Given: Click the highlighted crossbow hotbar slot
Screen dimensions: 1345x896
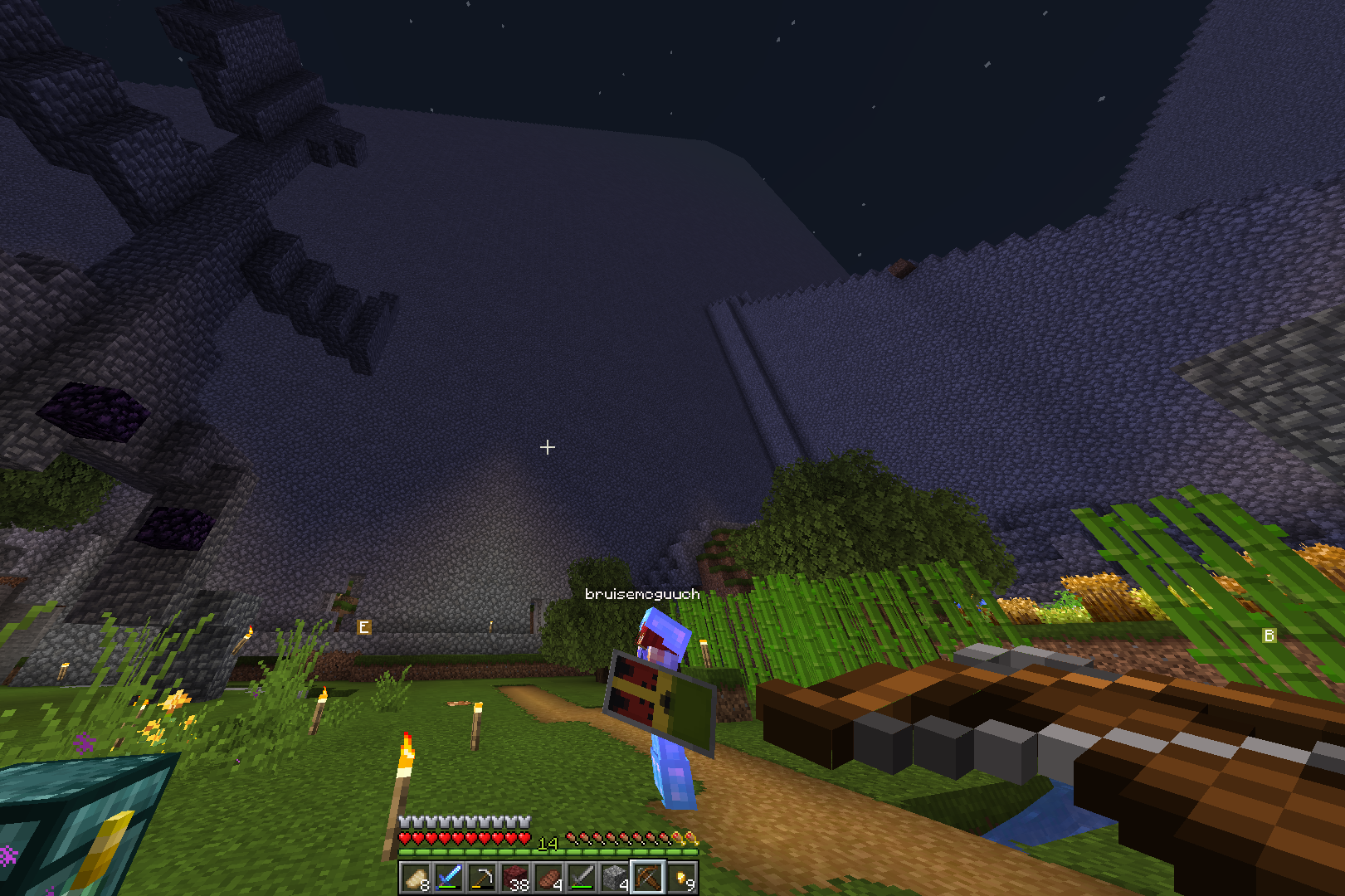Looking at the screenshot, I should [x=647, y=877].
